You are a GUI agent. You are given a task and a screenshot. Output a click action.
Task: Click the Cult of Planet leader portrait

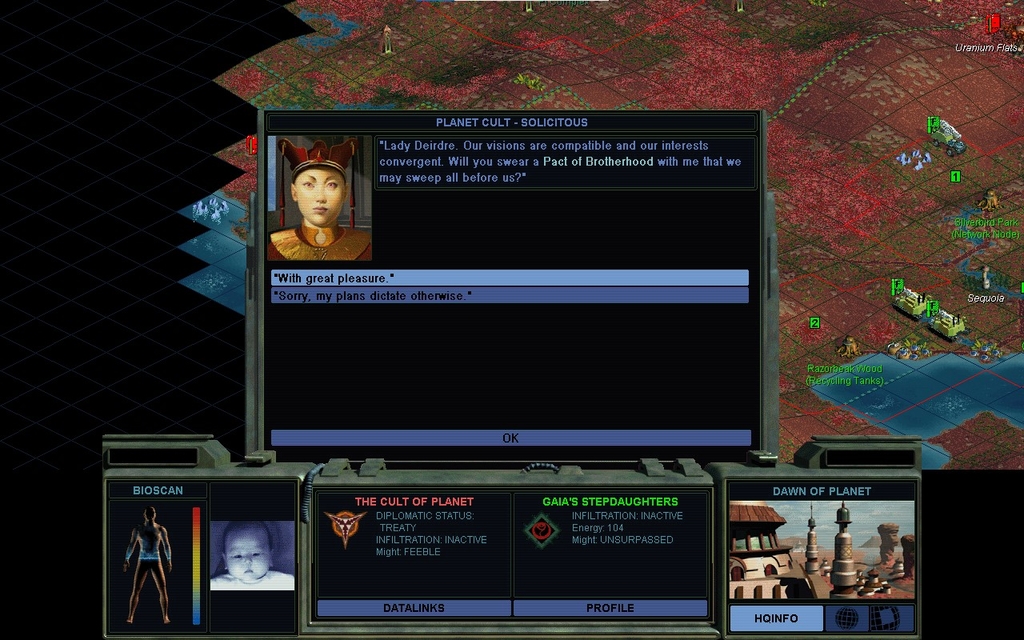tap(320, 198)
